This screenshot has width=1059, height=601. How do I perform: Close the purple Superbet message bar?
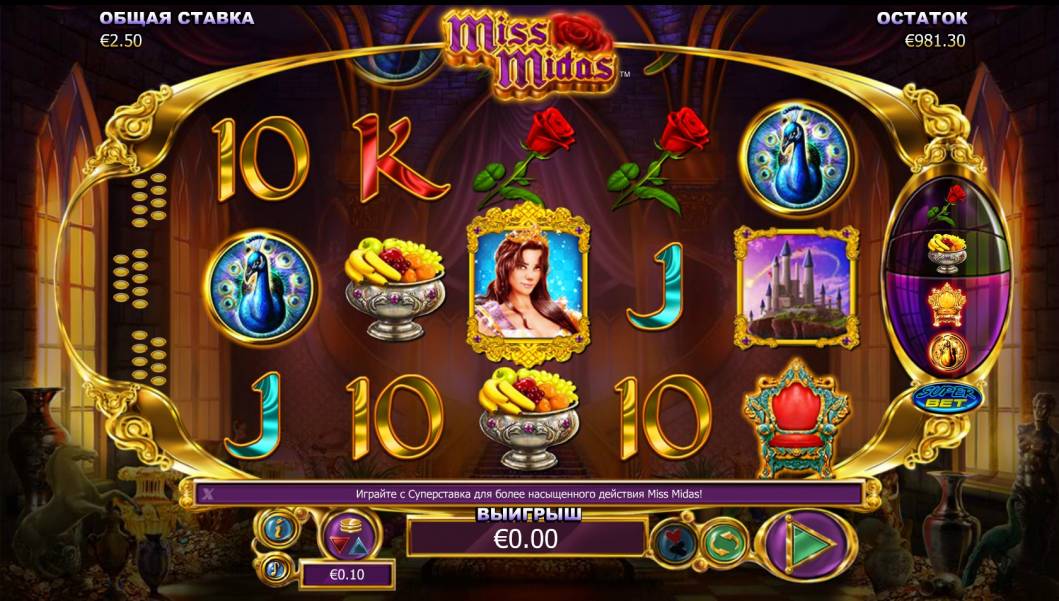point(208,493)
